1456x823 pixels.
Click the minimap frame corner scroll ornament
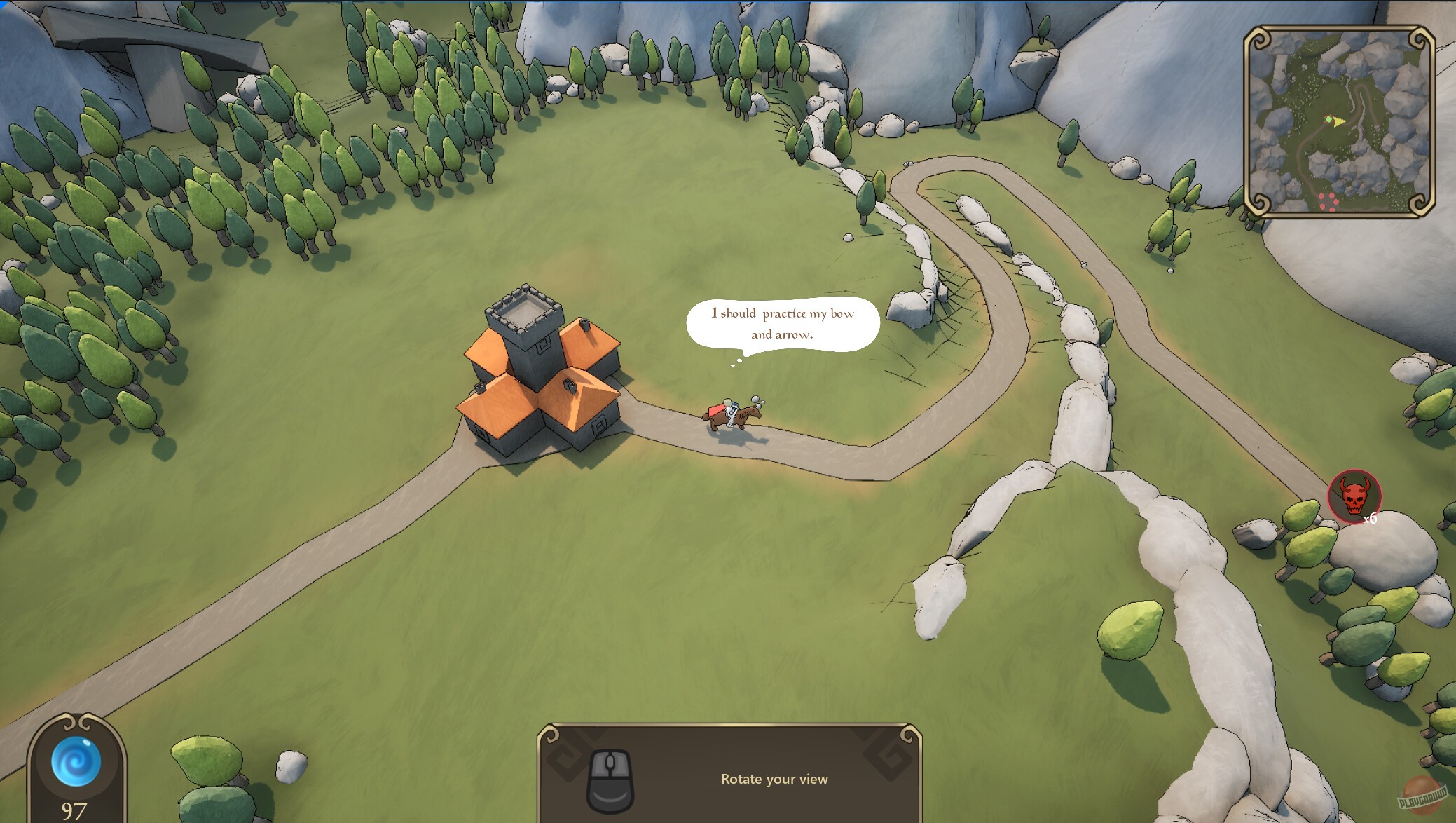pyautogui.click(x=1258, y=38)
